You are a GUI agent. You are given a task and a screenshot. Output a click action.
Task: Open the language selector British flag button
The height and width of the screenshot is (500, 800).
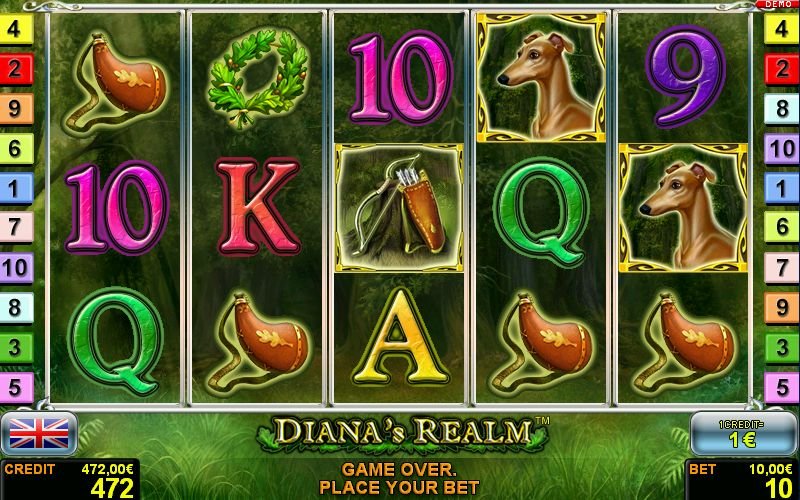[38, 433]
